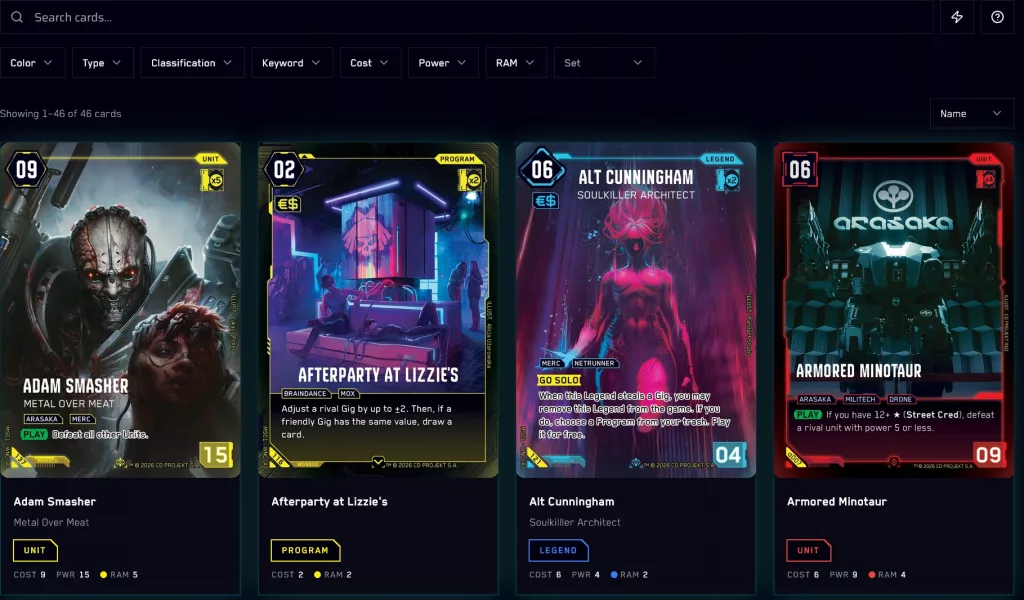The image size is (1024, 600).
Task: Open the Keyword filter dropdown
Action: [x=292, y=63]
